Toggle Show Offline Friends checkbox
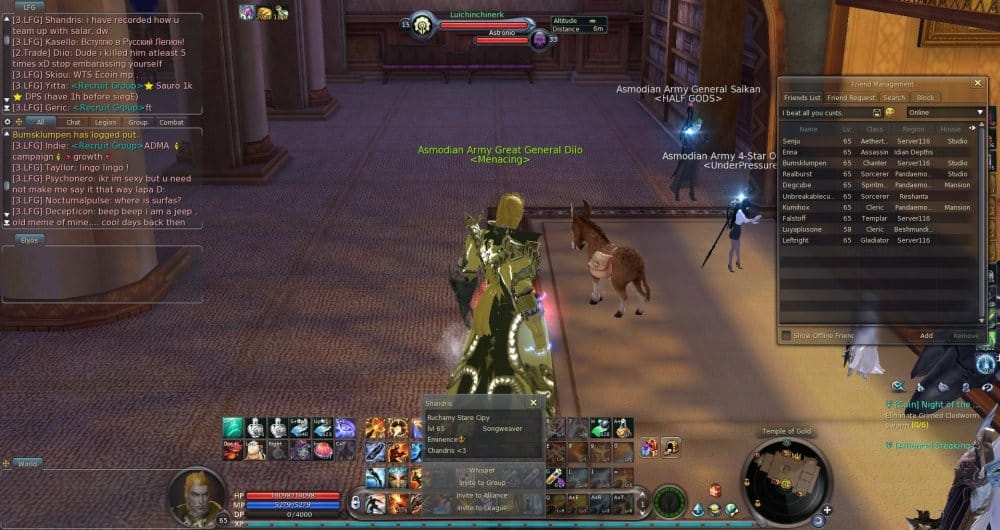 click(787, 335)
